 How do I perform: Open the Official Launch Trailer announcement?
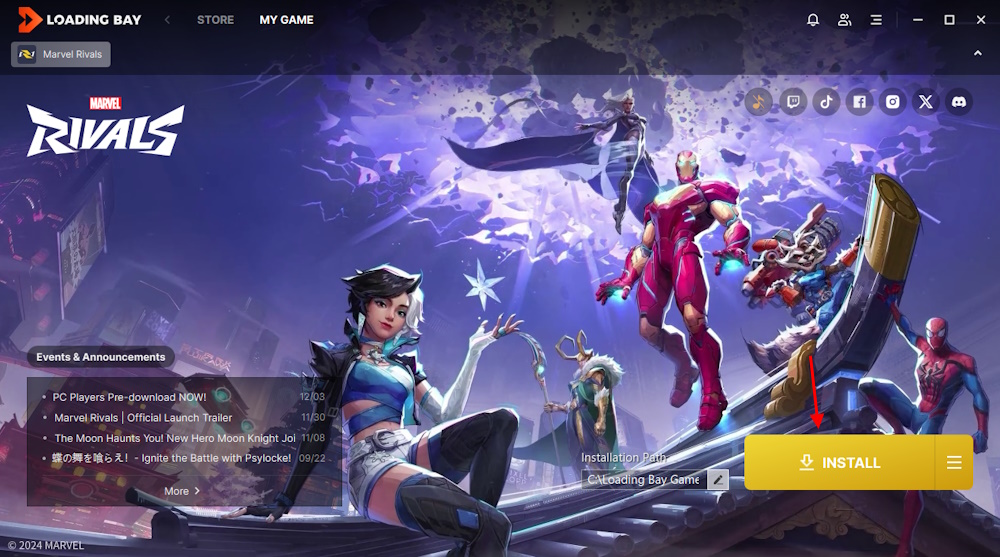(143, 418)
